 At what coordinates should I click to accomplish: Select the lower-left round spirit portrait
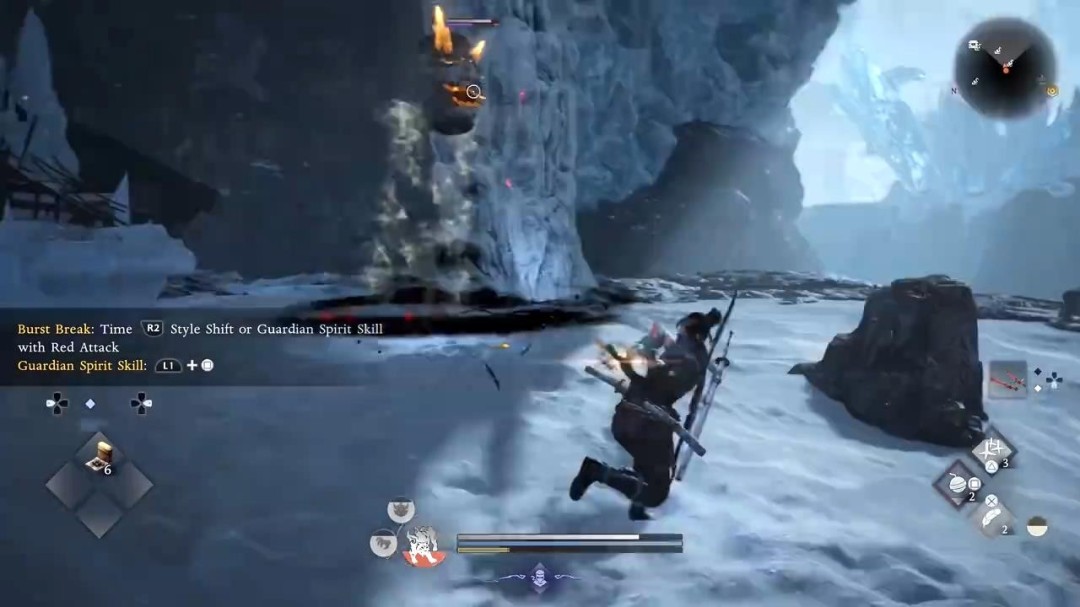click(x=383, y=545)
